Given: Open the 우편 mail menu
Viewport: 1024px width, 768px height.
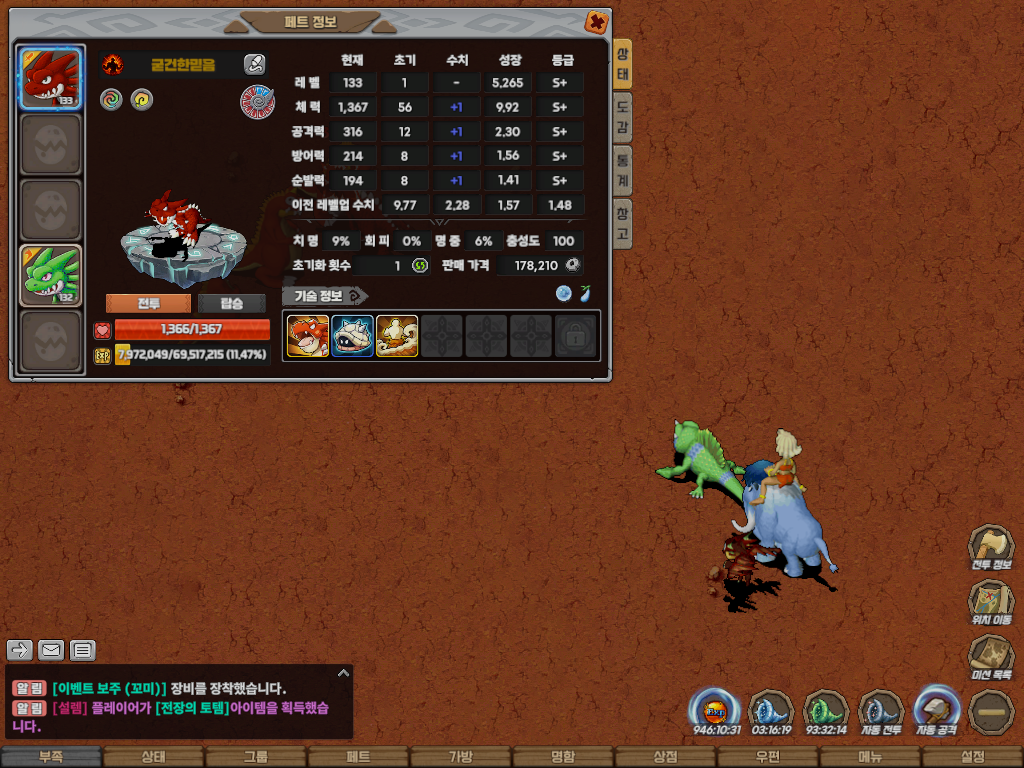Looking at the screenshot, I should click(767, 757).
